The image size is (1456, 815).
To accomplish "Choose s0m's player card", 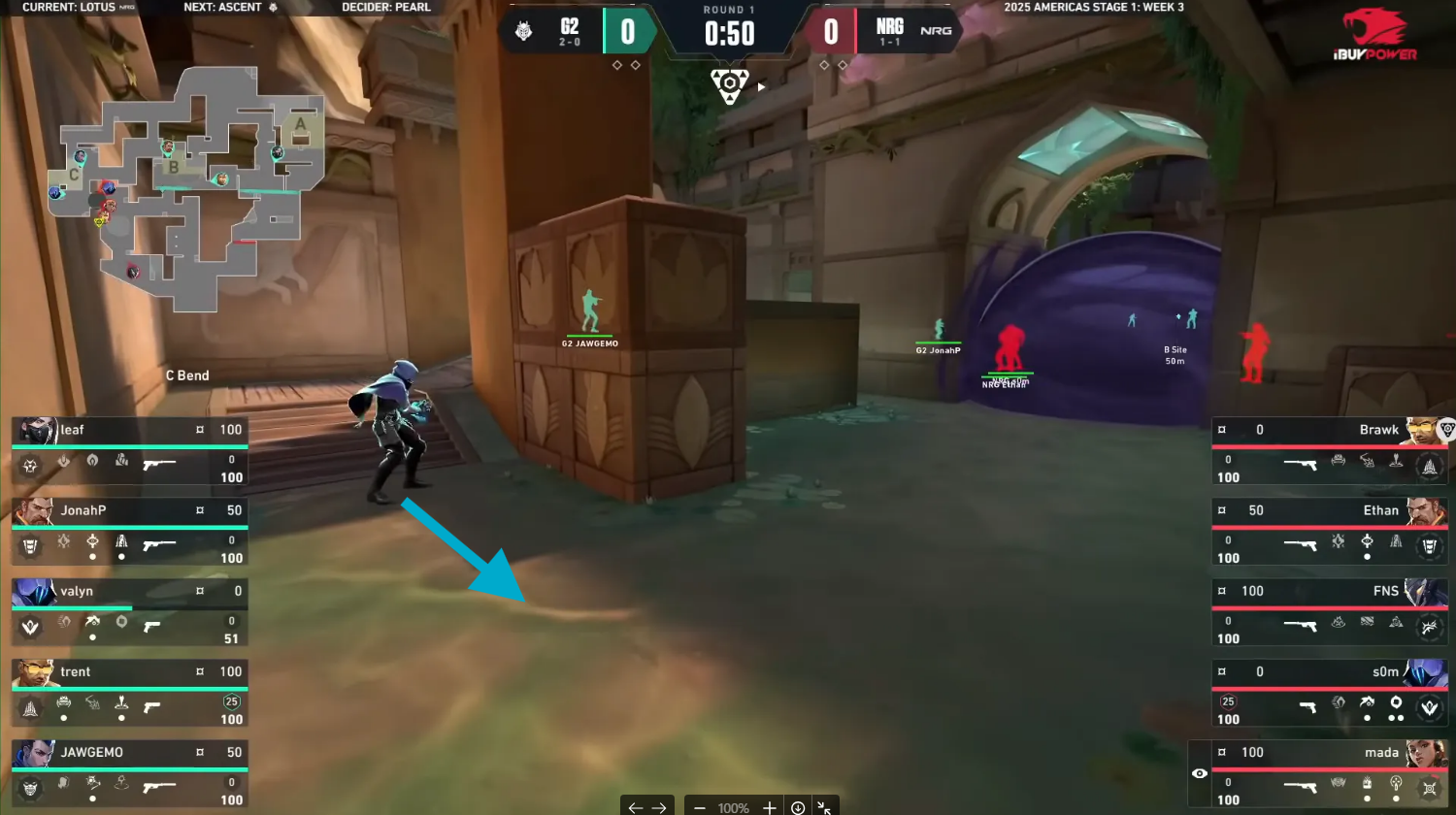I will coord(1330,693).
